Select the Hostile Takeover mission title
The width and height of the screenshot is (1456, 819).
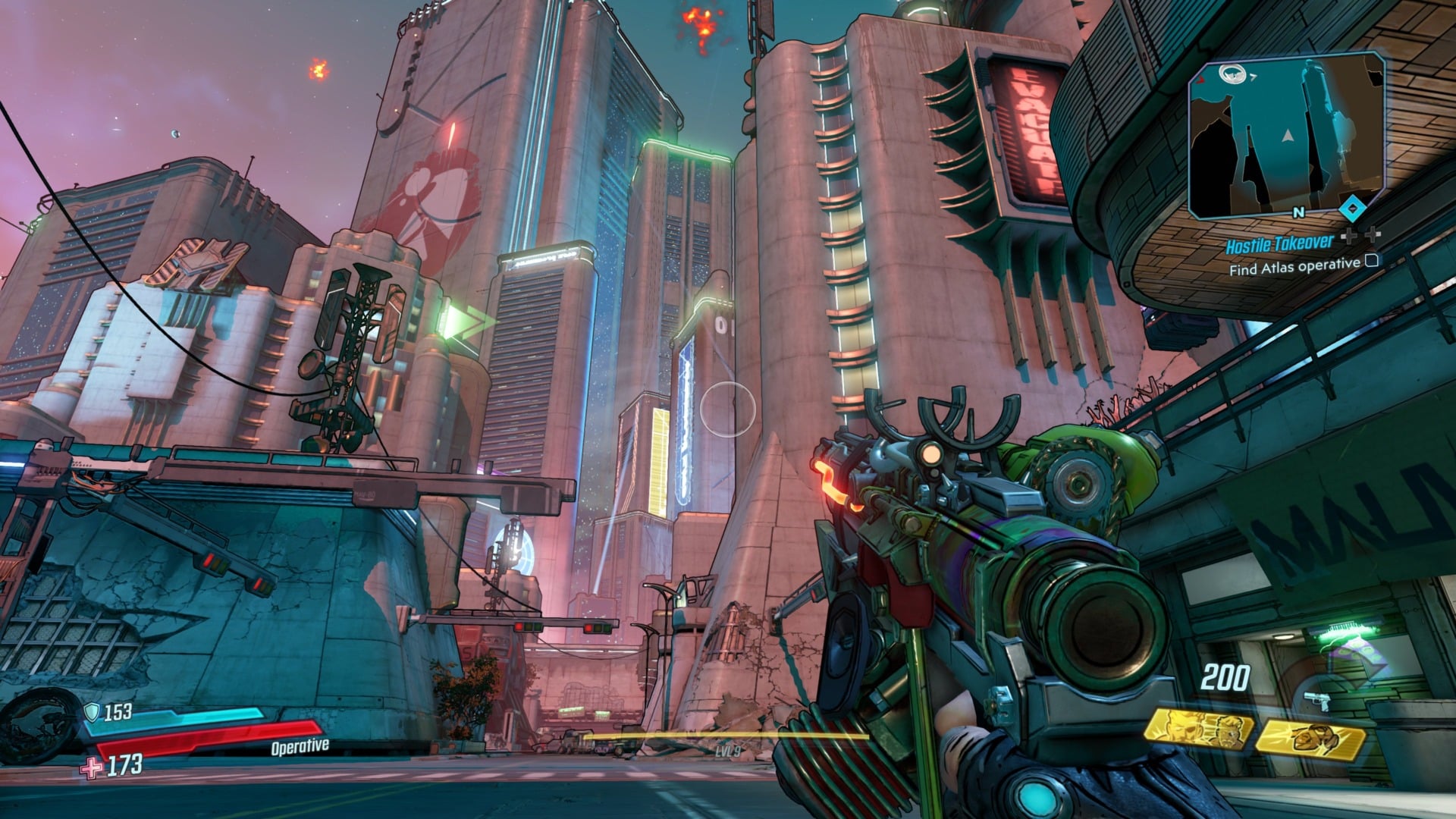pos(1280,244)
